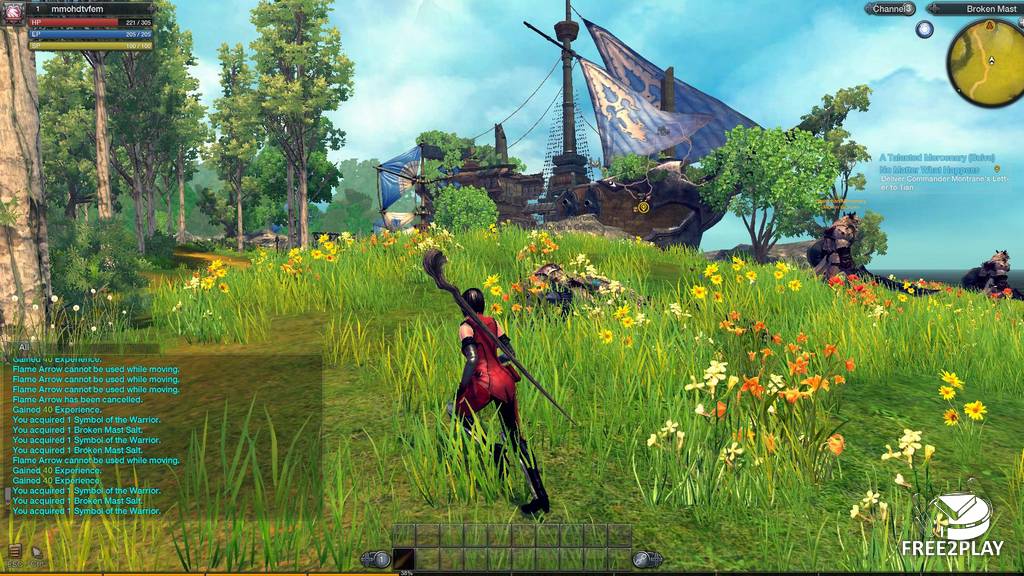Click the circular minimap
The image size is (1024, 576).
(x=984, y=58)
